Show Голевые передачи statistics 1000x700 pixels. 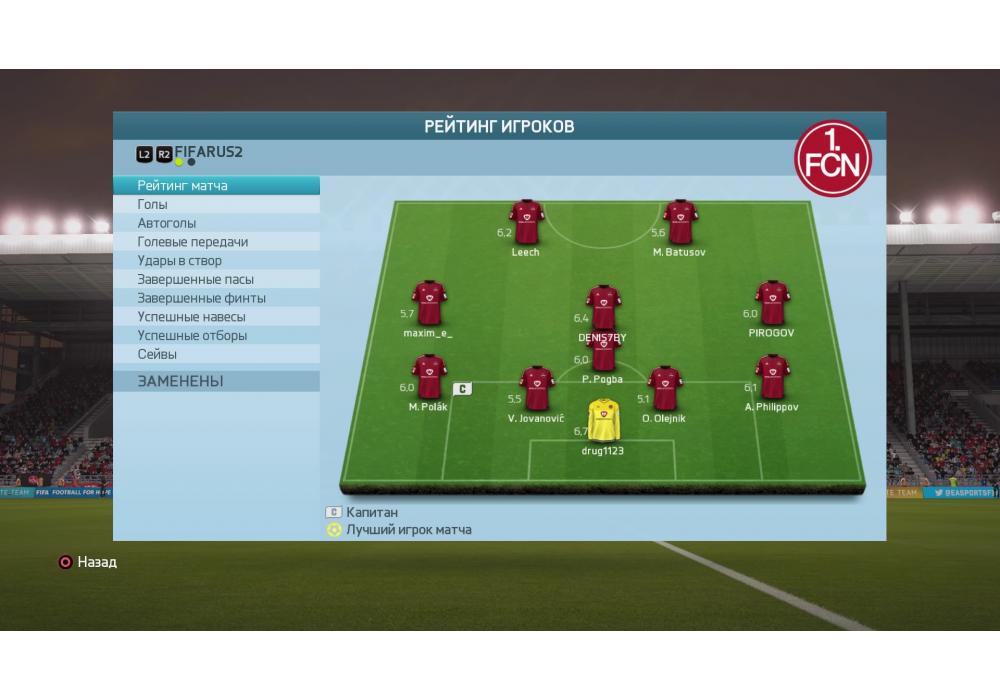[216, 242]
